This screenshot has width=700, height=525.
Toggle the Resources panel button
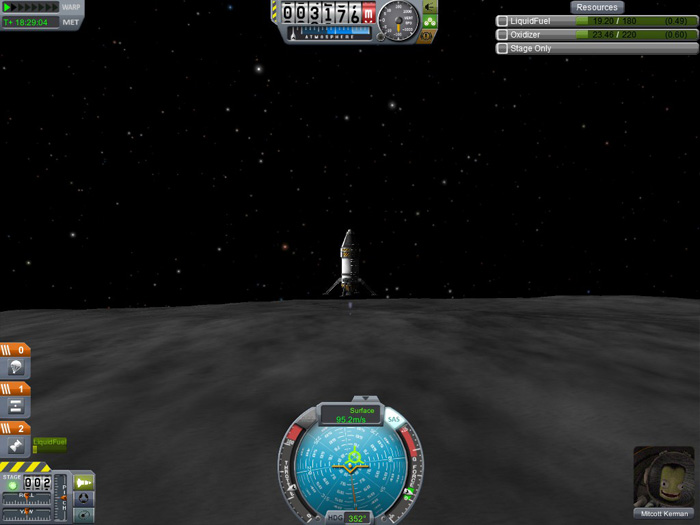[x=597, y=7]
